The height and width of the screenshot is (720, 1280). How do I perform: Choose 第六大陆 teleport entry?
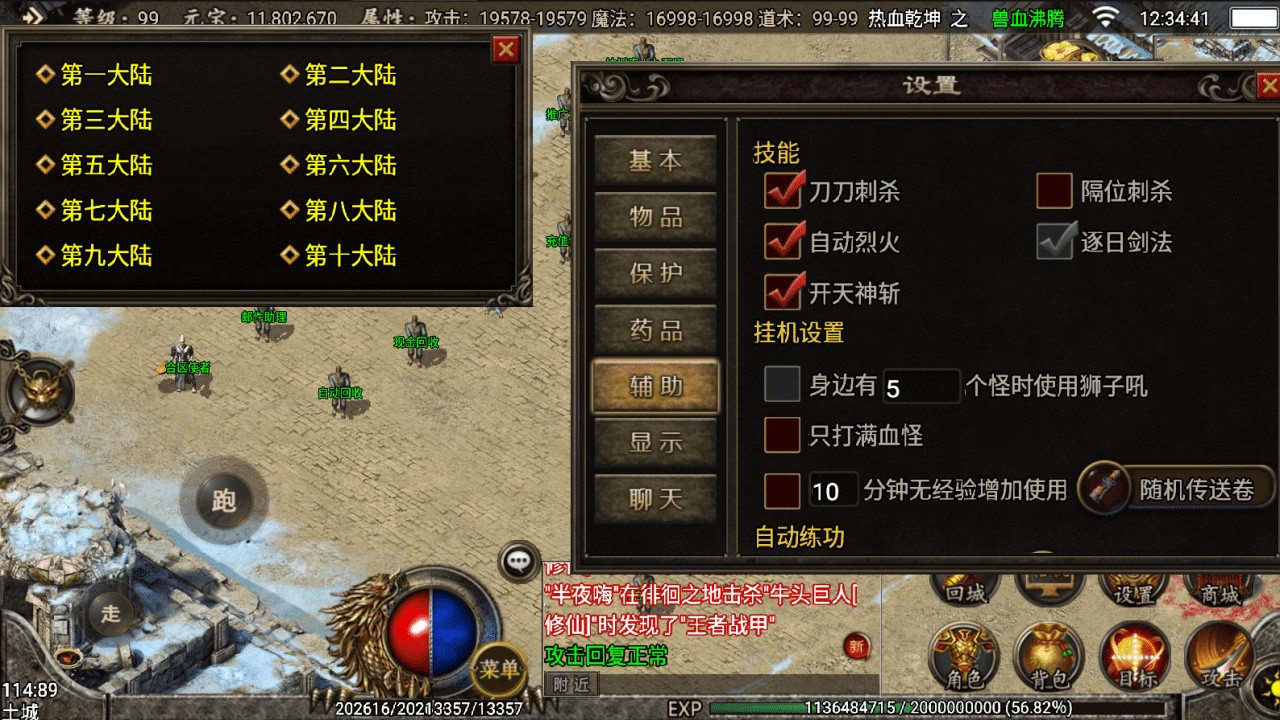[x=349, y=165]
